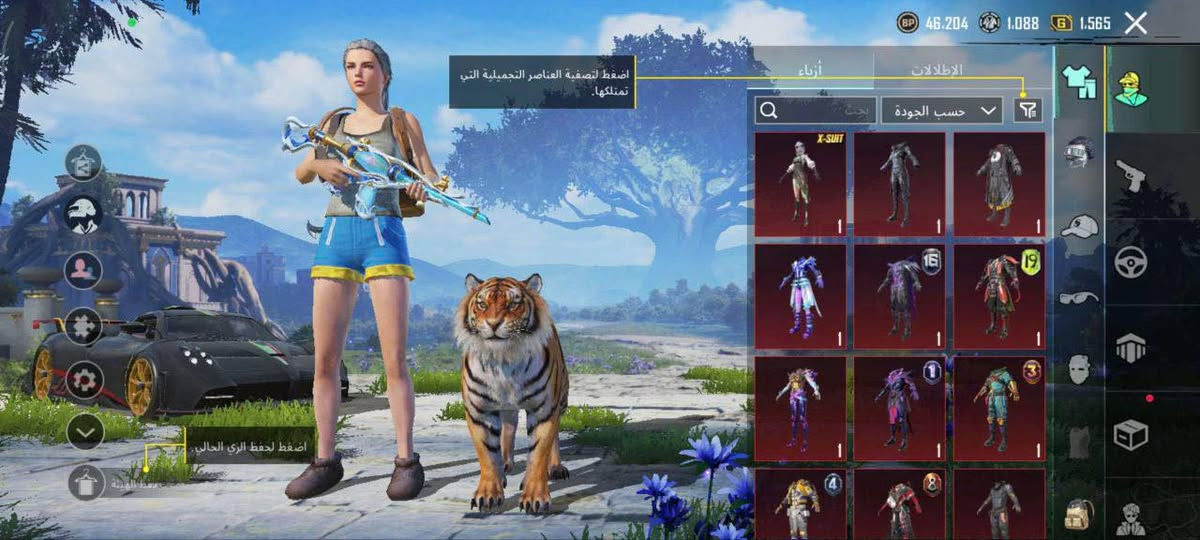The image size is (1200, 540).
Task: Toggle the owned-items filter button
Action: click(1027, 110)
